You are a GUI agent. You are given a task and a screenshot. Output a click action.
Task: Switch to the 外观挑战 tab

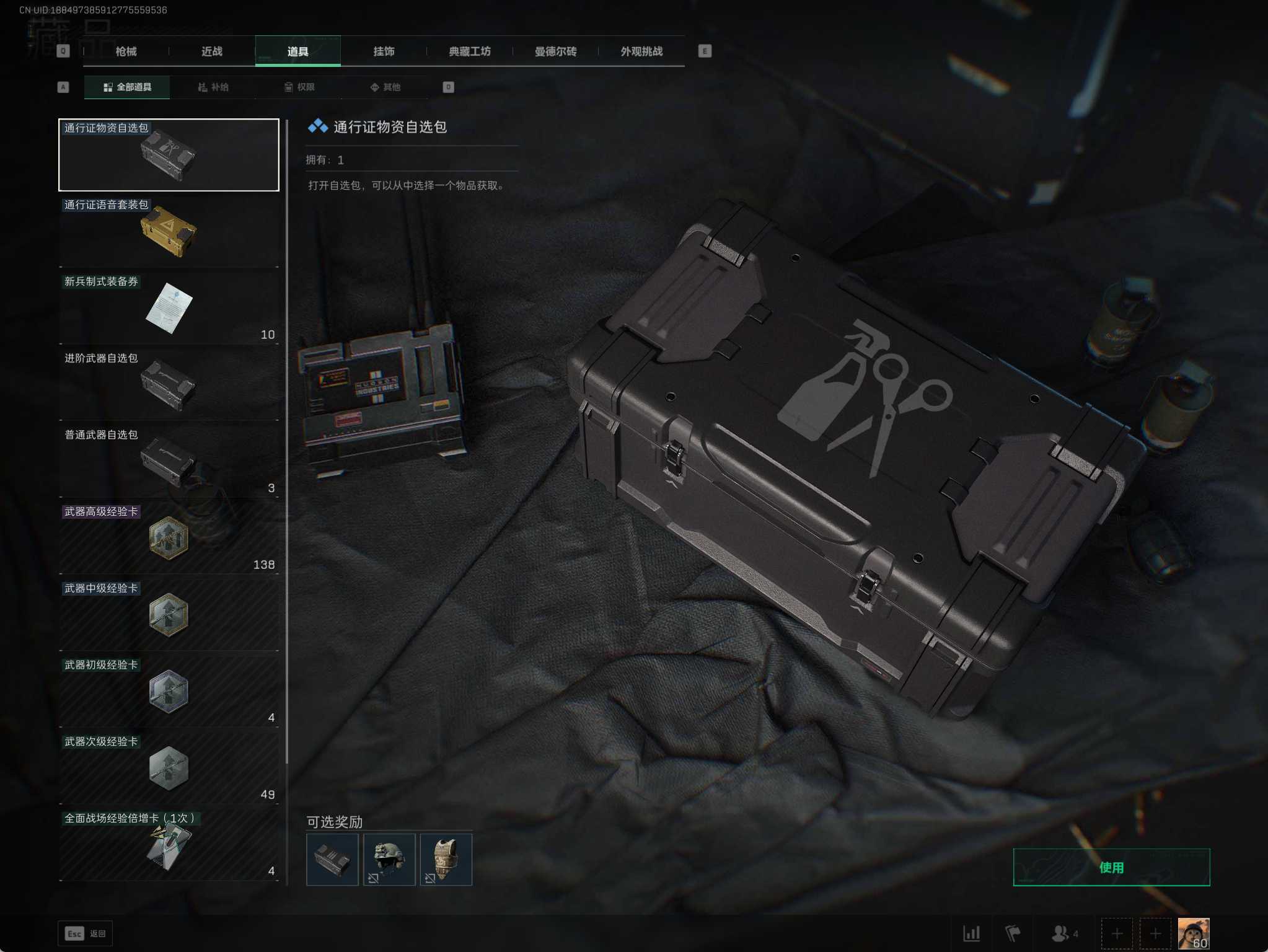[x=641, y=51]
